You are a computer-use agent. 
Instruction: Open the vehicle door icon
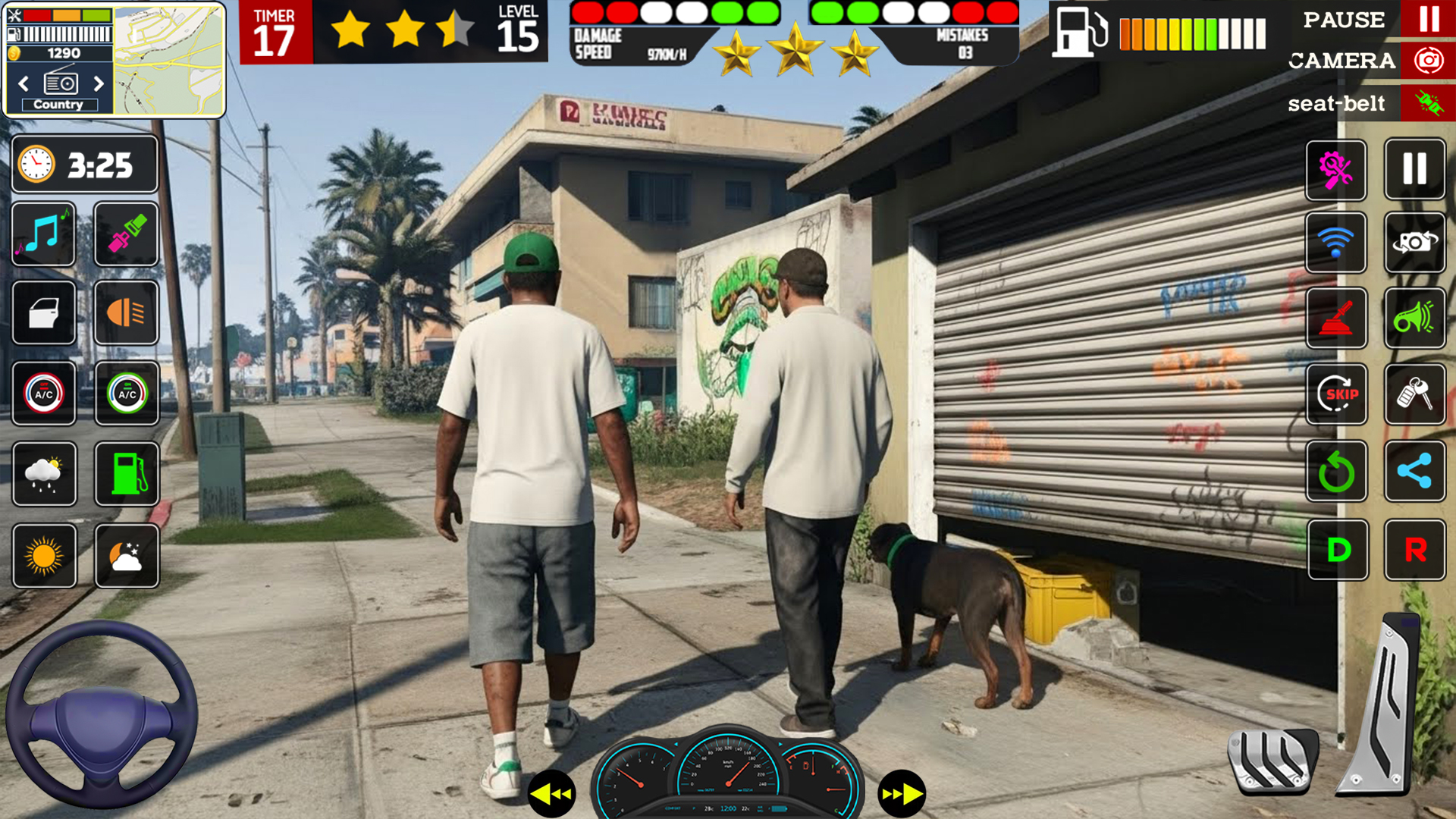pyautogui.click(x=43, y=314)
